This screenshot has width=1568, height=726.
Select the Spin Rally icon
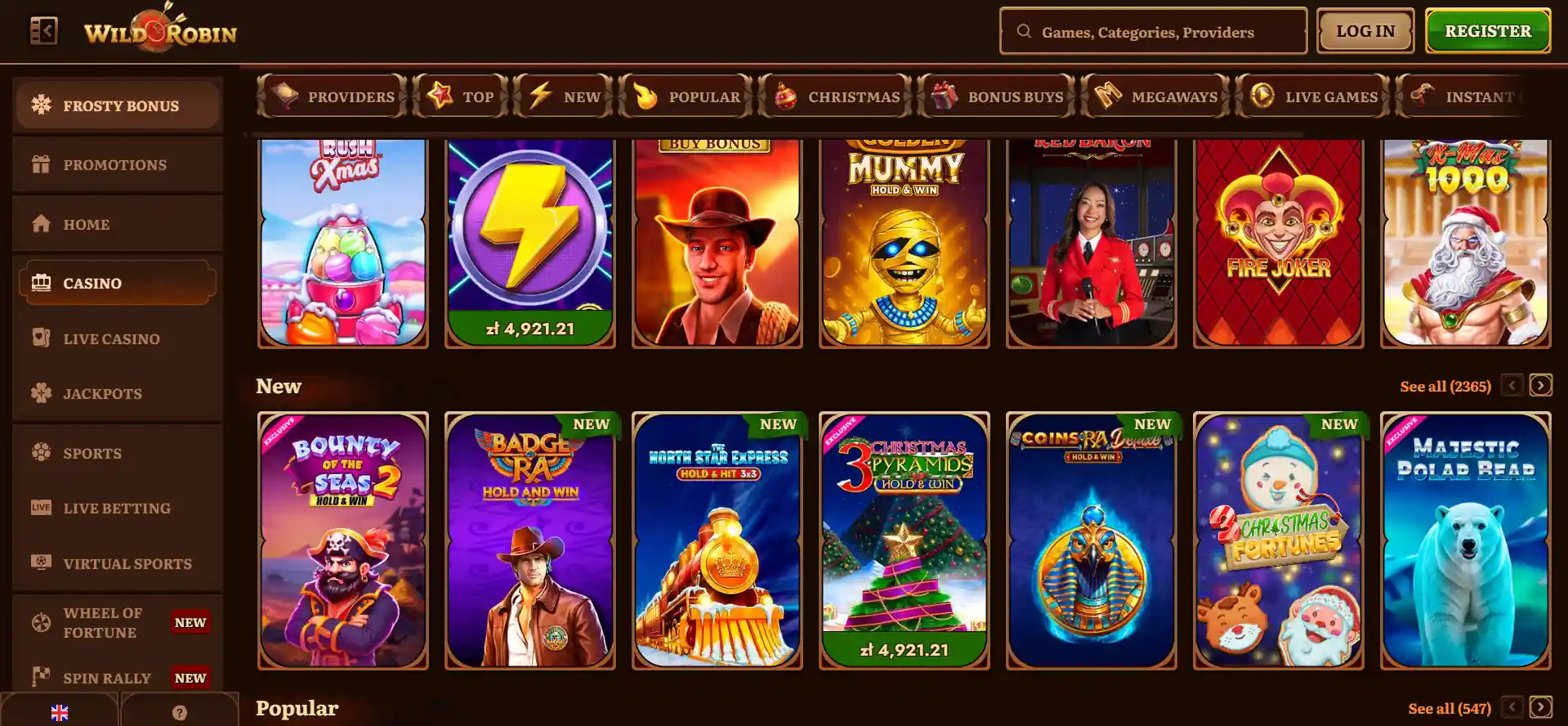point(39,677)
